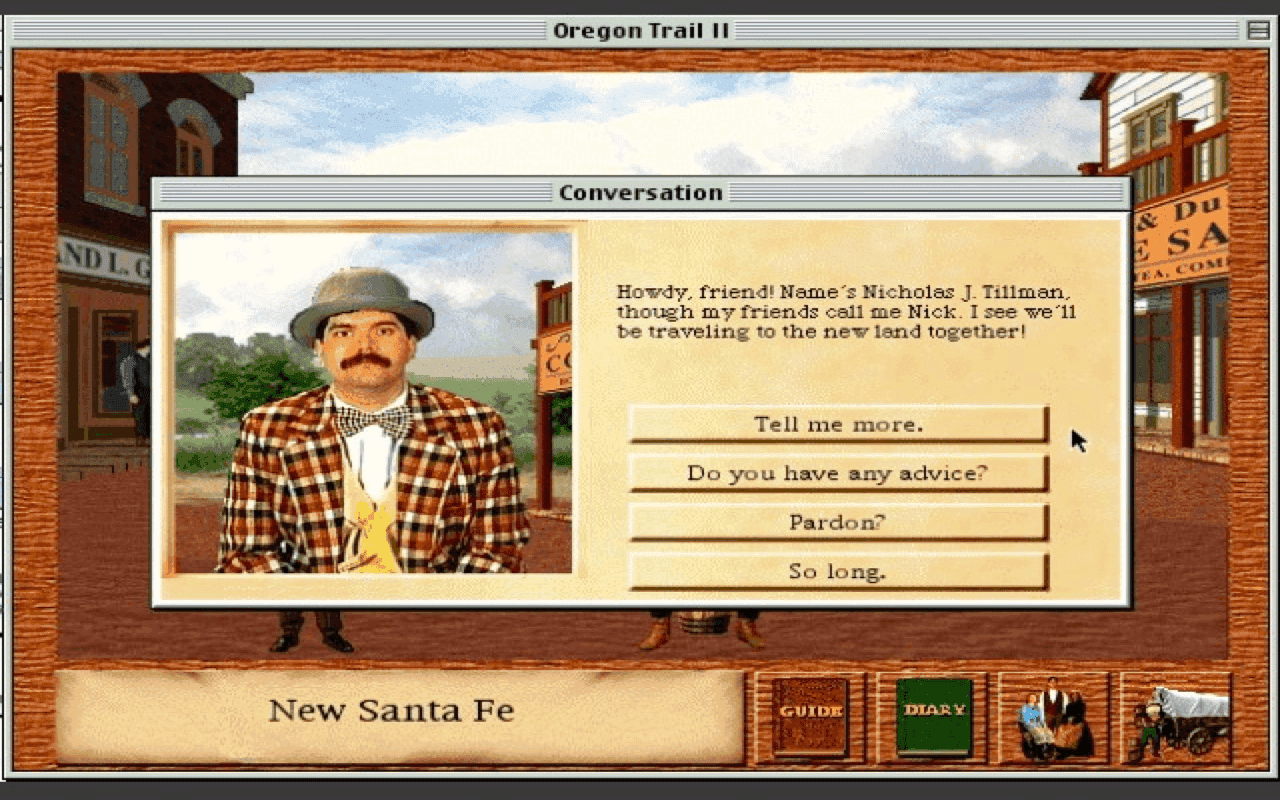Choose "Do you have any advice?"
The width and height of the screenshot is (1280, 800).
pyautogui.click(x=838, y=472)
